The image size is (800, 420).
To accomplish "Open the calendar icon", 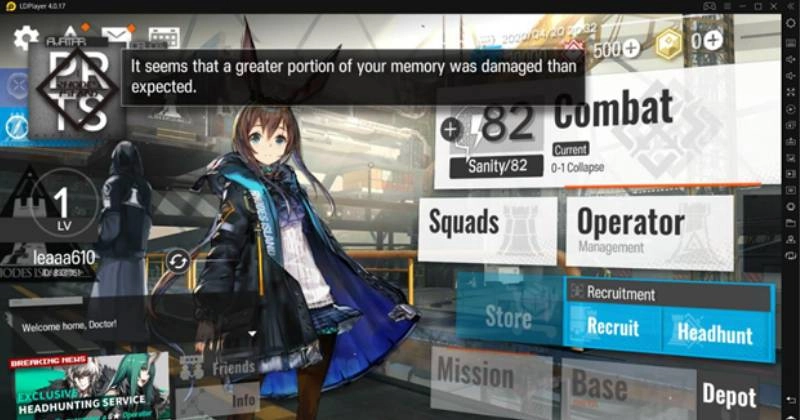I will (163, 37).
